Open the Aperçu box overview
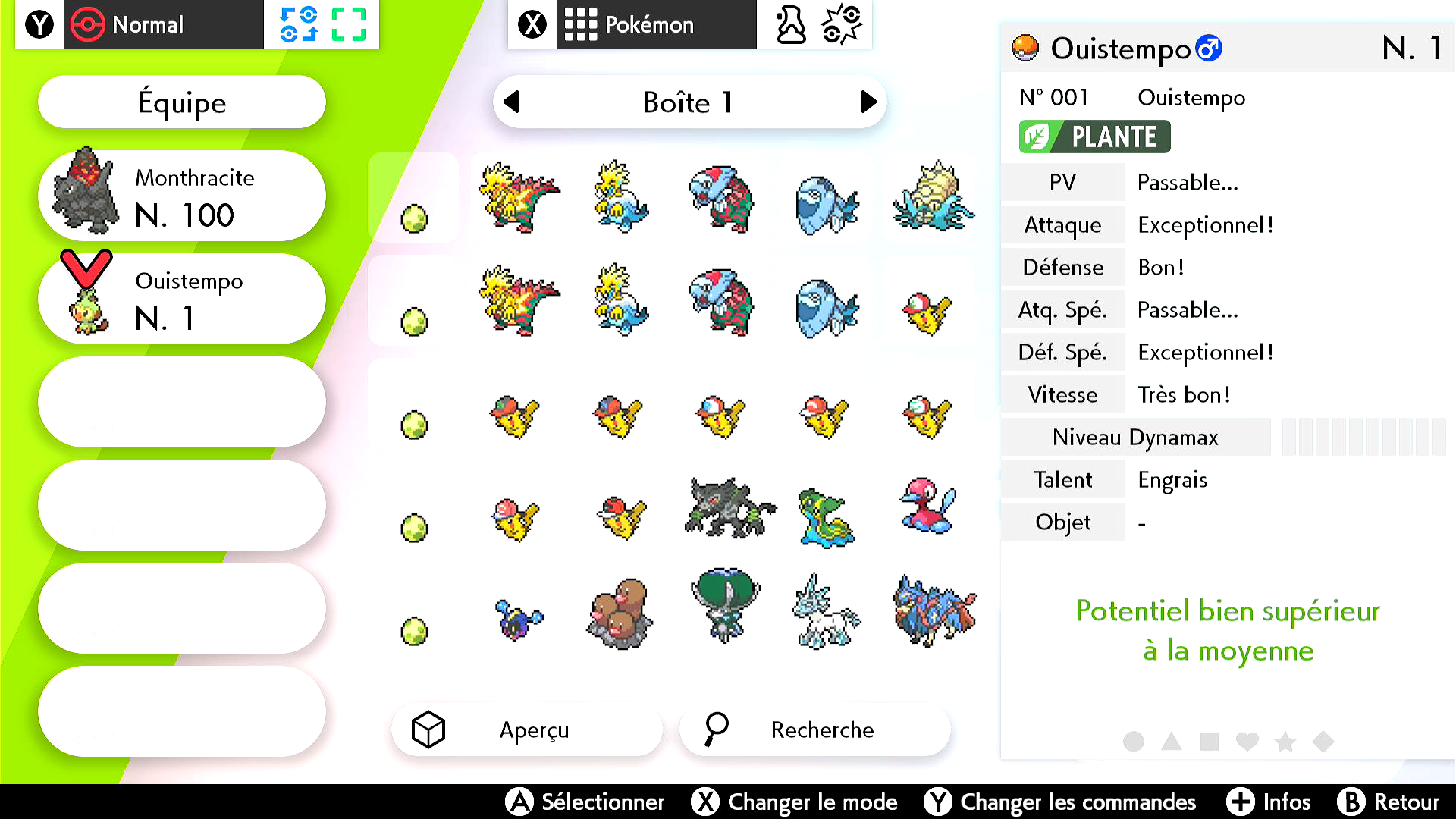The width and height of the screenshot is (1456, 819). click(526, 730)
